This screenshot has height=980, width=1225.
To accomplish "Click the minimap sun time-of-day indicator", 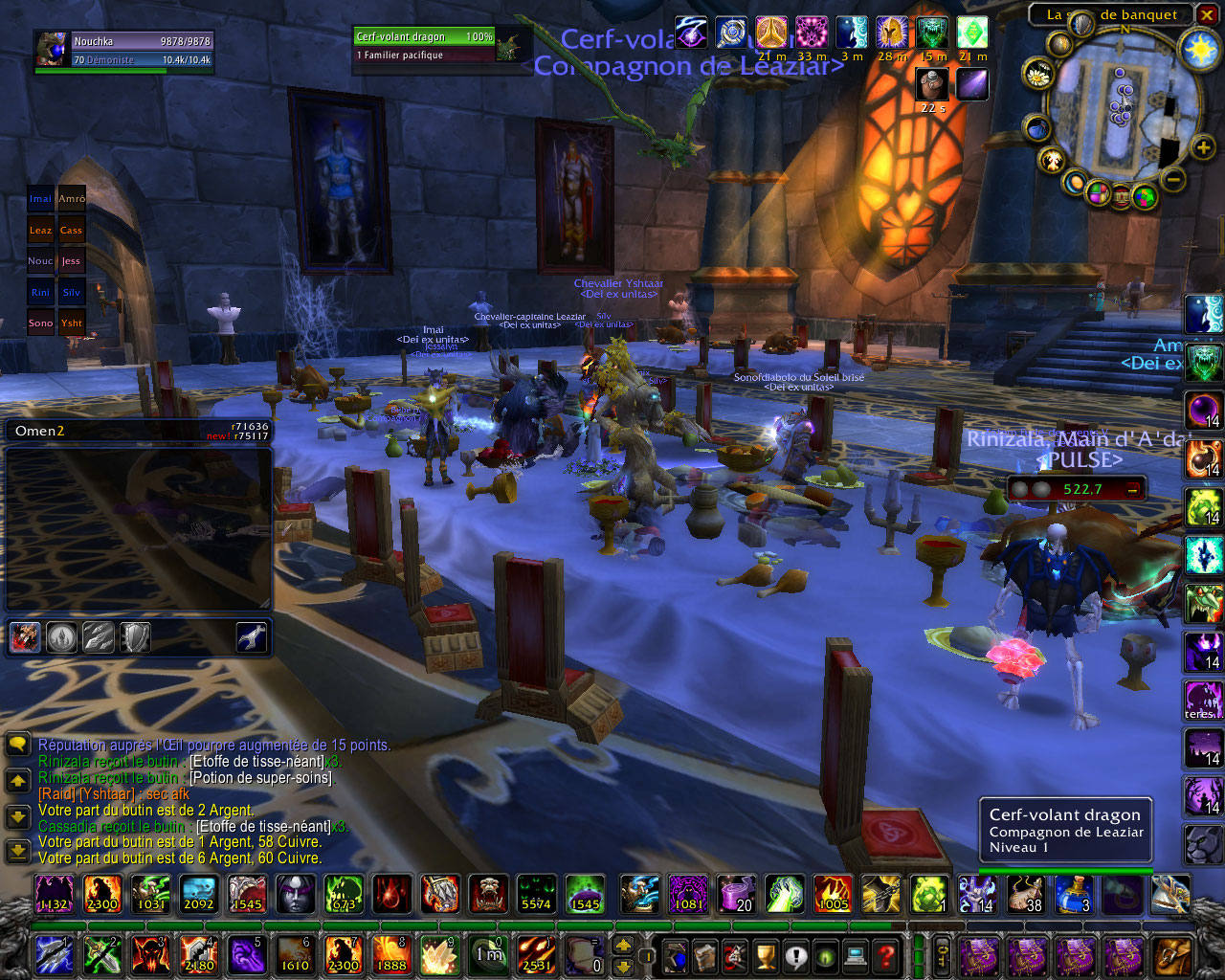I will [x=1199, y=49].
